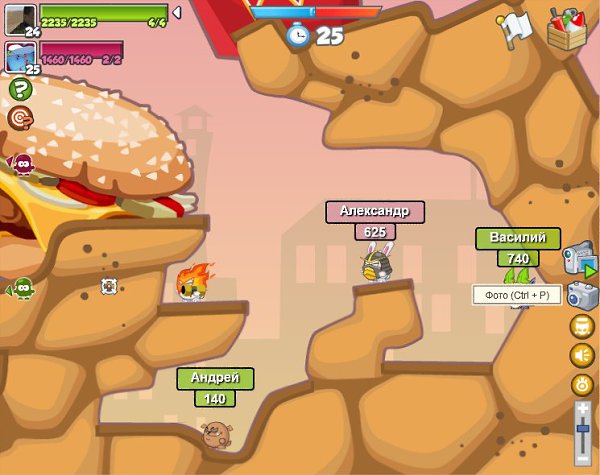Select the blue team avatar portrait

coord(20,56)
